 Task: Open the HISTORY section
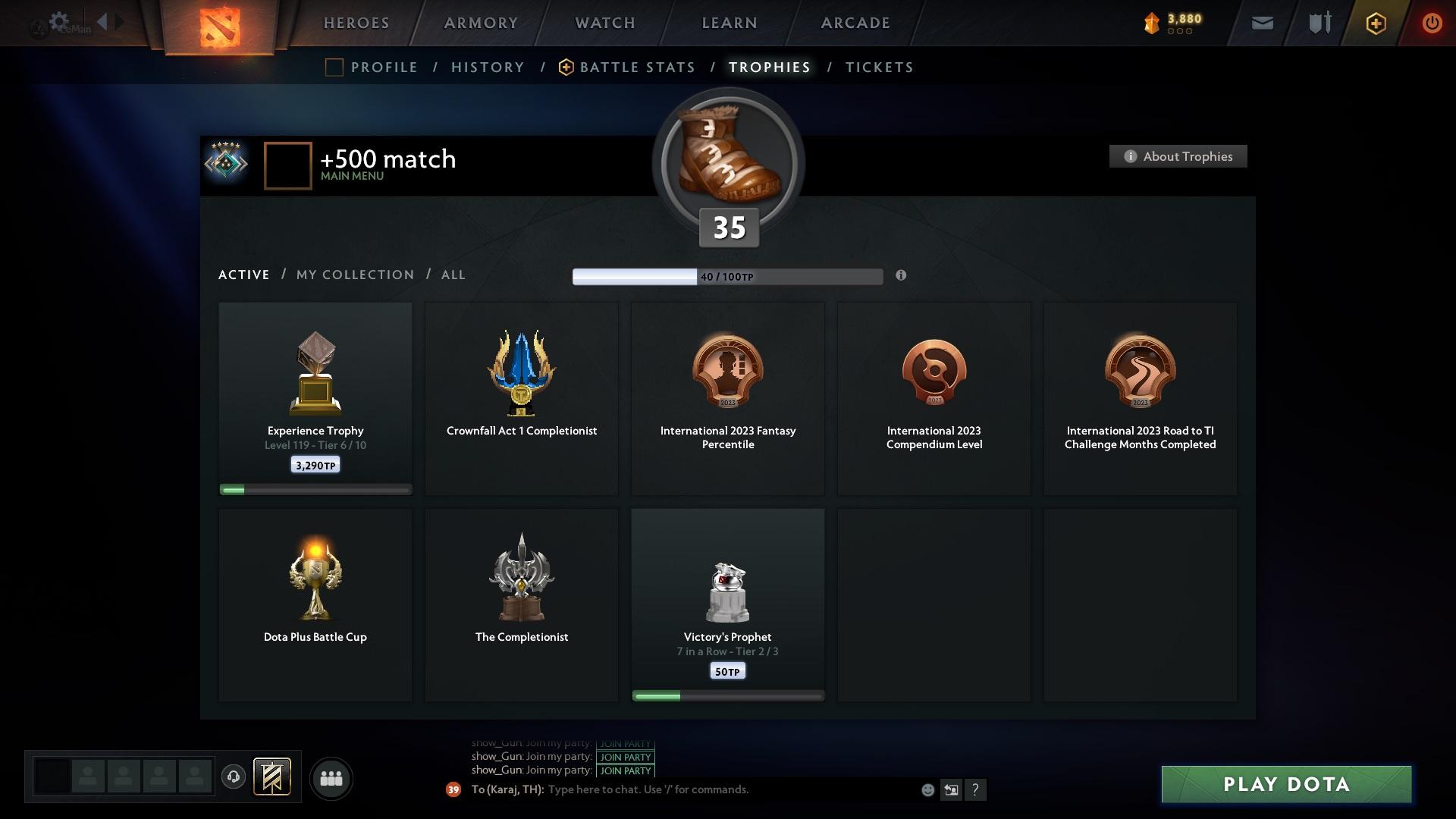(487, 67)
